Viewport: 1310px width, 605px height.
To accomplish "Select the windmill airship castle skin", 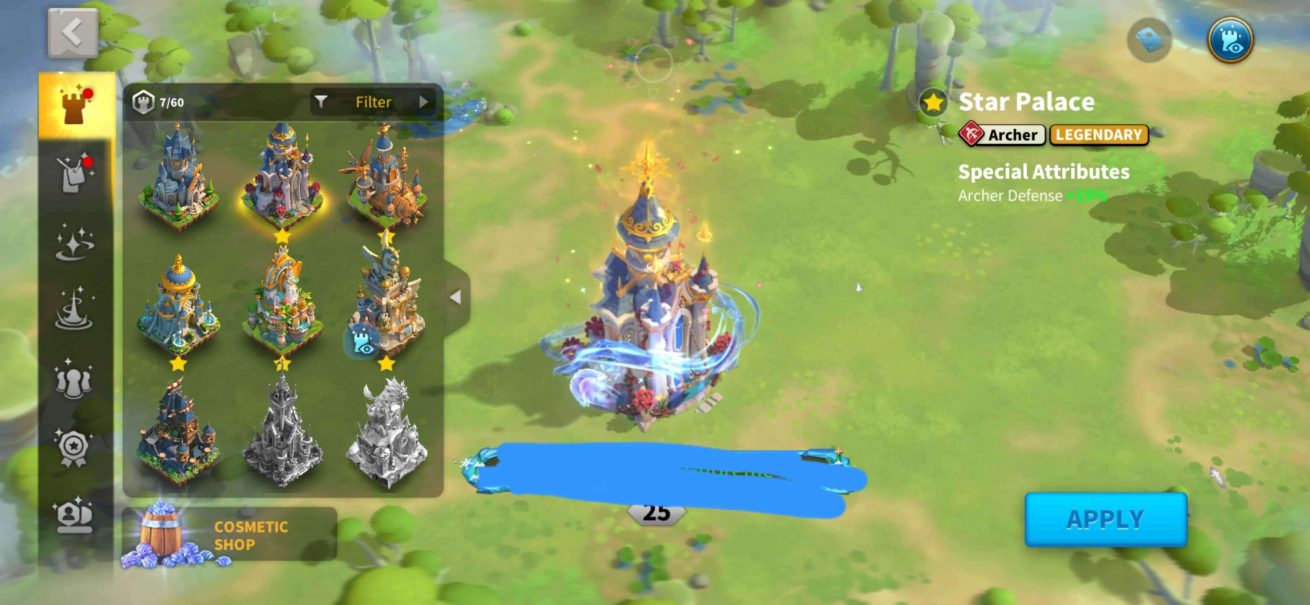I will tap(386, 176).
